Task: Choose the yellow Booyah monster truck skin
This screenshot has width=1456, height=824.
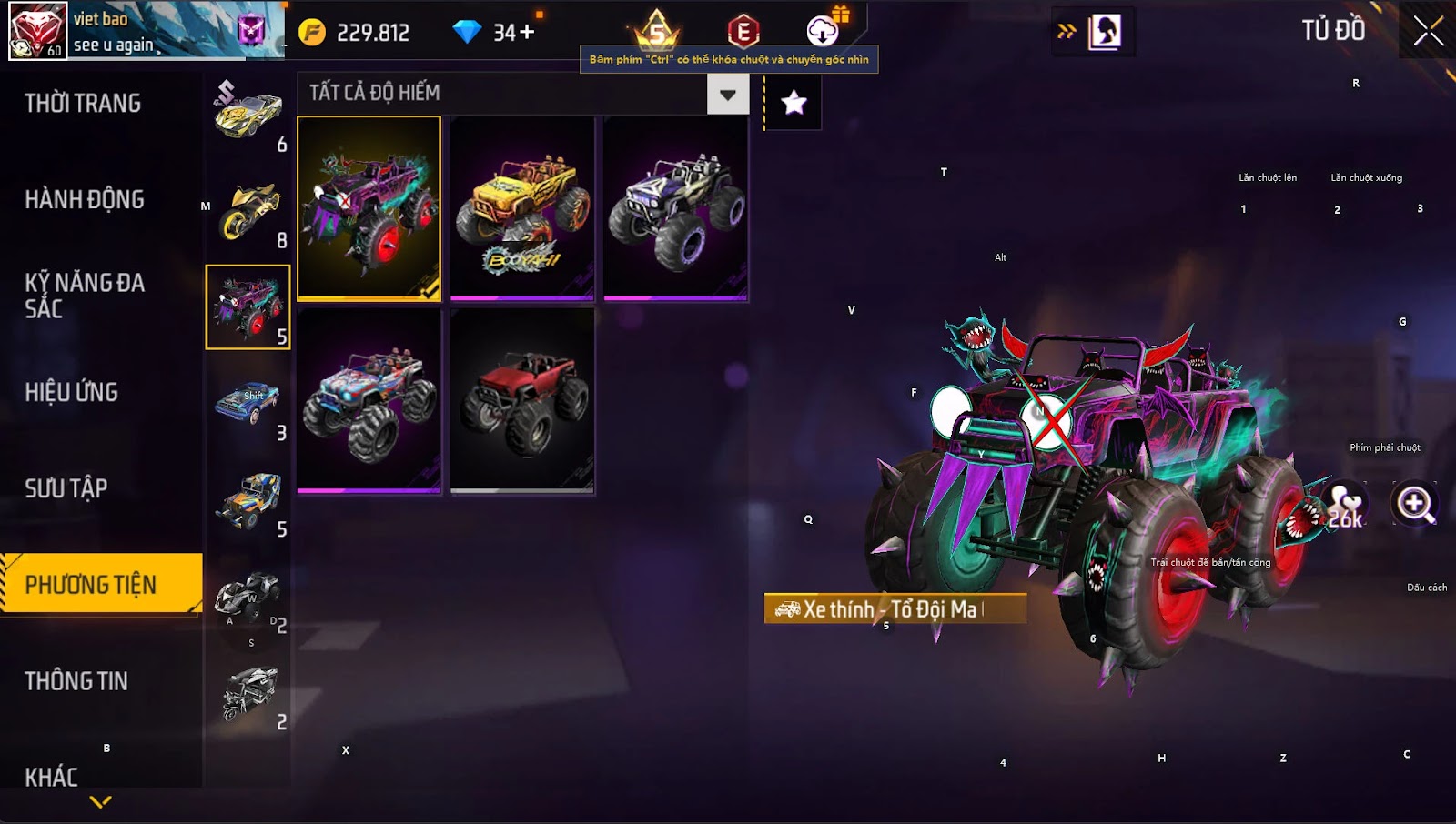Action: coord(521,207)
